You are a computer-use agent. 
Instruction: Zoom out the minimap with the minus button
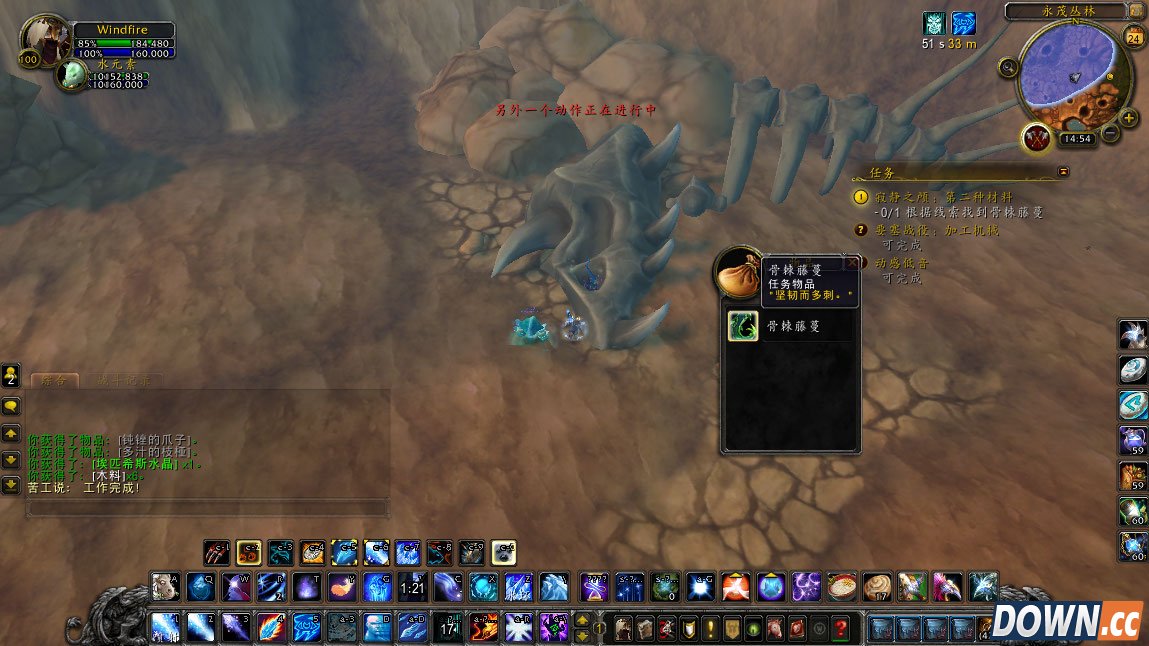point(1111,134)
